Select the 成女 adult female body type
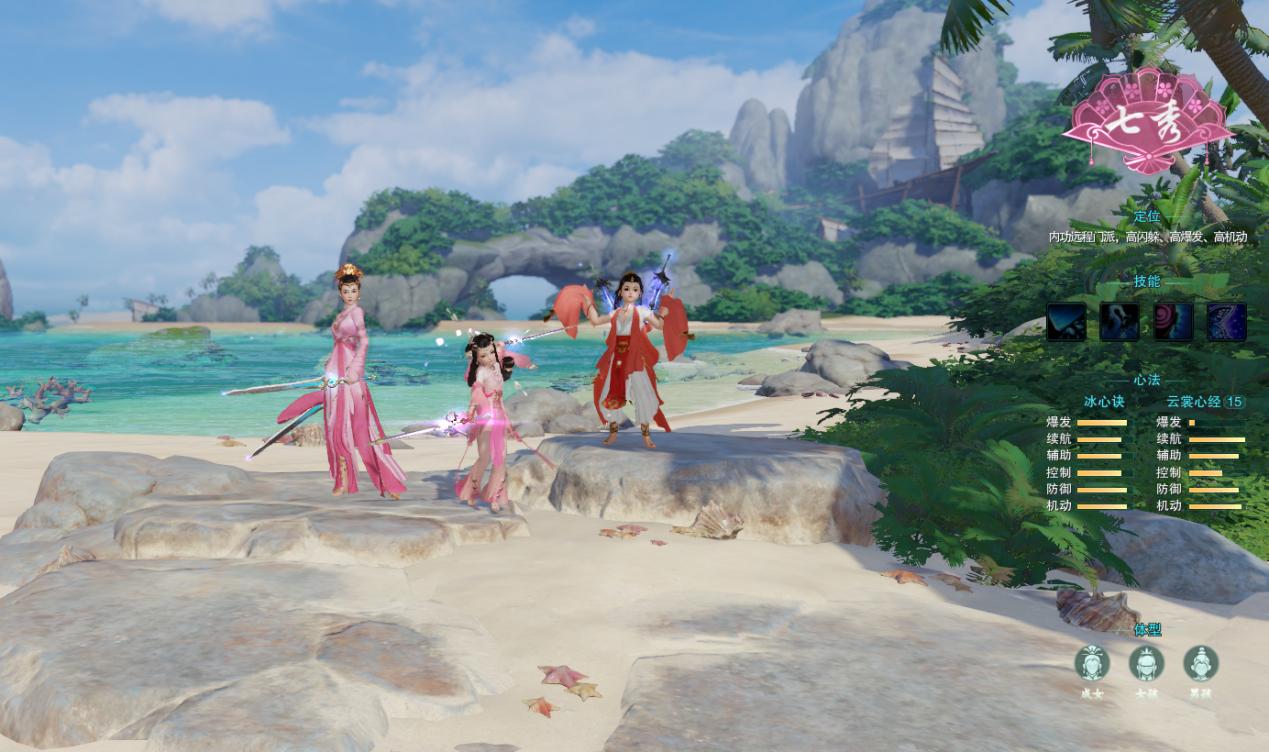Viewport: 1269px width, 752px height. pyautogui.click(x=1092, y=663)
